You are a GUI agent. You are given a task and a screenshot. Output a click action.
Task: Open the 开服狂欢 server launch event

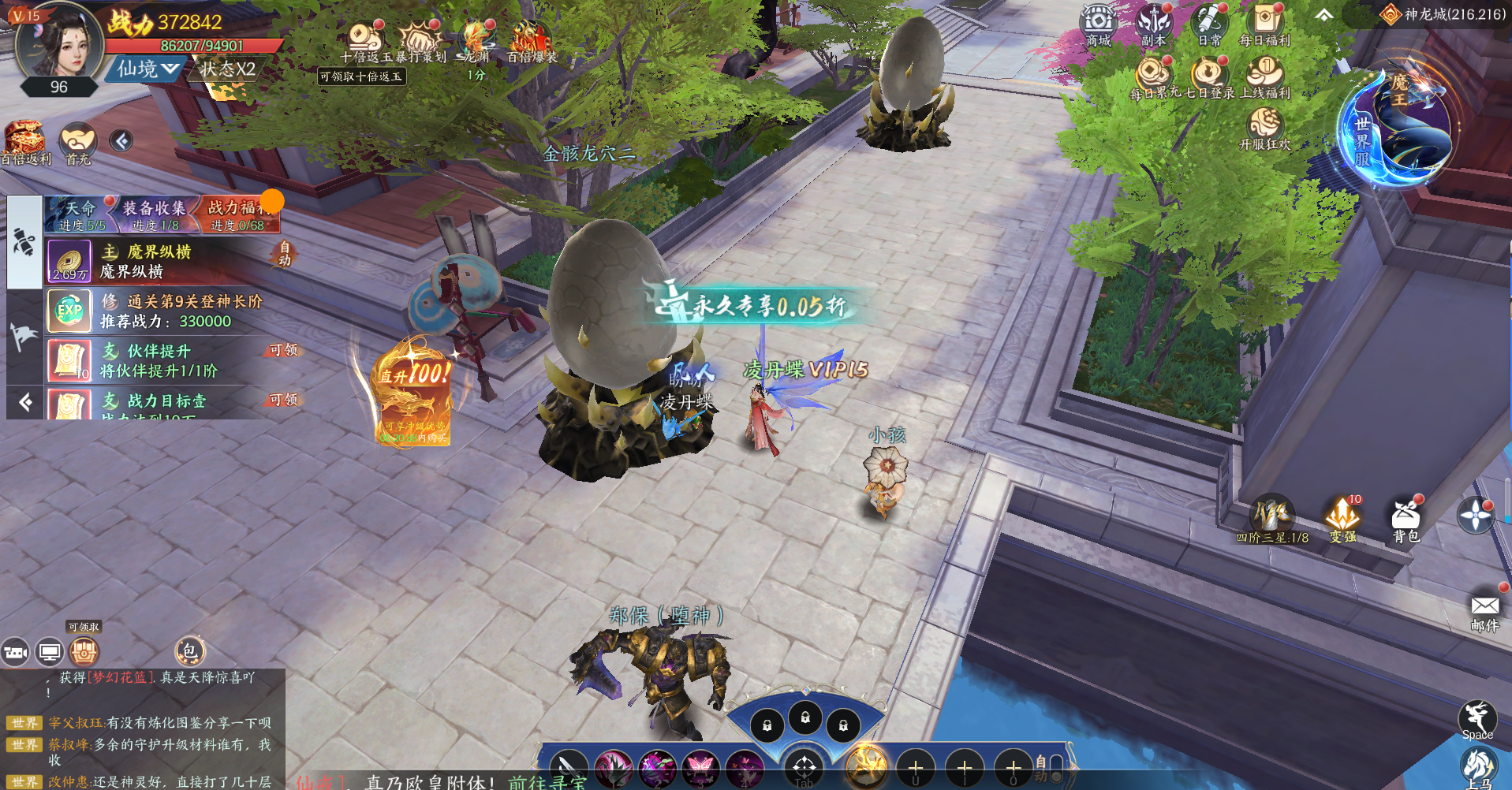pos(1264,128)
